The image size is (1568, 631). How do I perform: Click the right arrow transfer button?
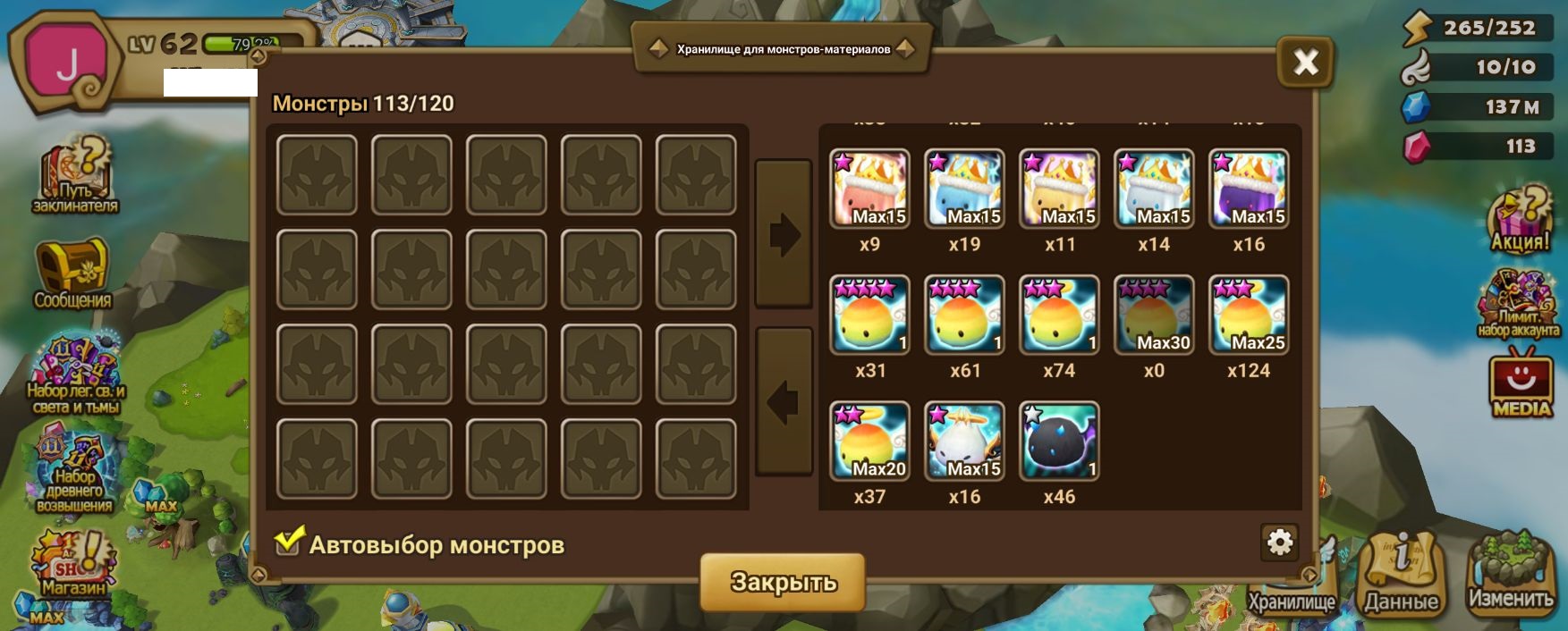point(784,234)
